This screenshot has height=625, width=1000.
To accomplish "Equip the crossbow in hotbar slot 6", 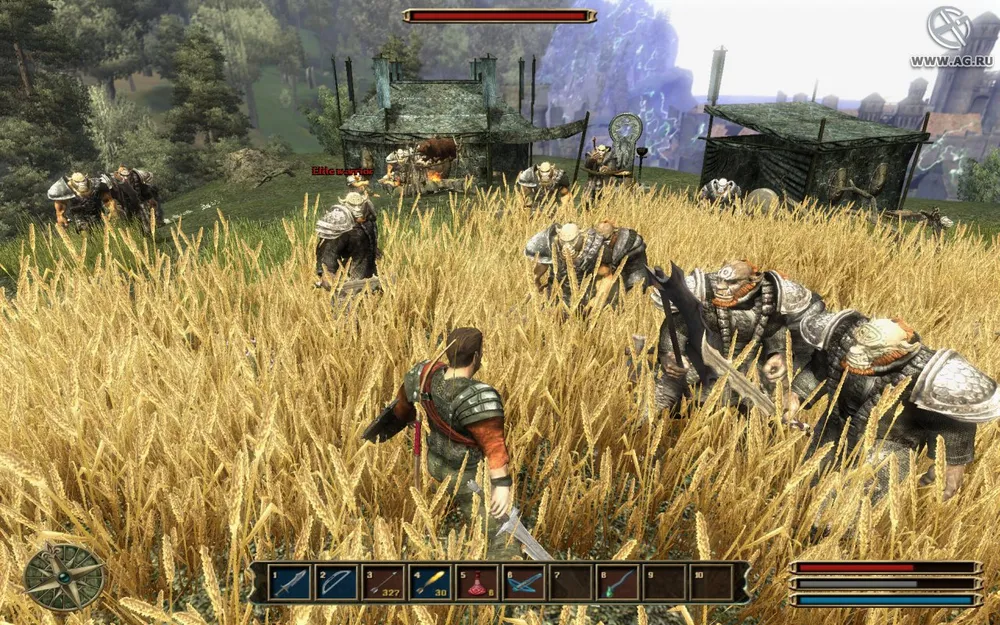I will coord(525,582).
